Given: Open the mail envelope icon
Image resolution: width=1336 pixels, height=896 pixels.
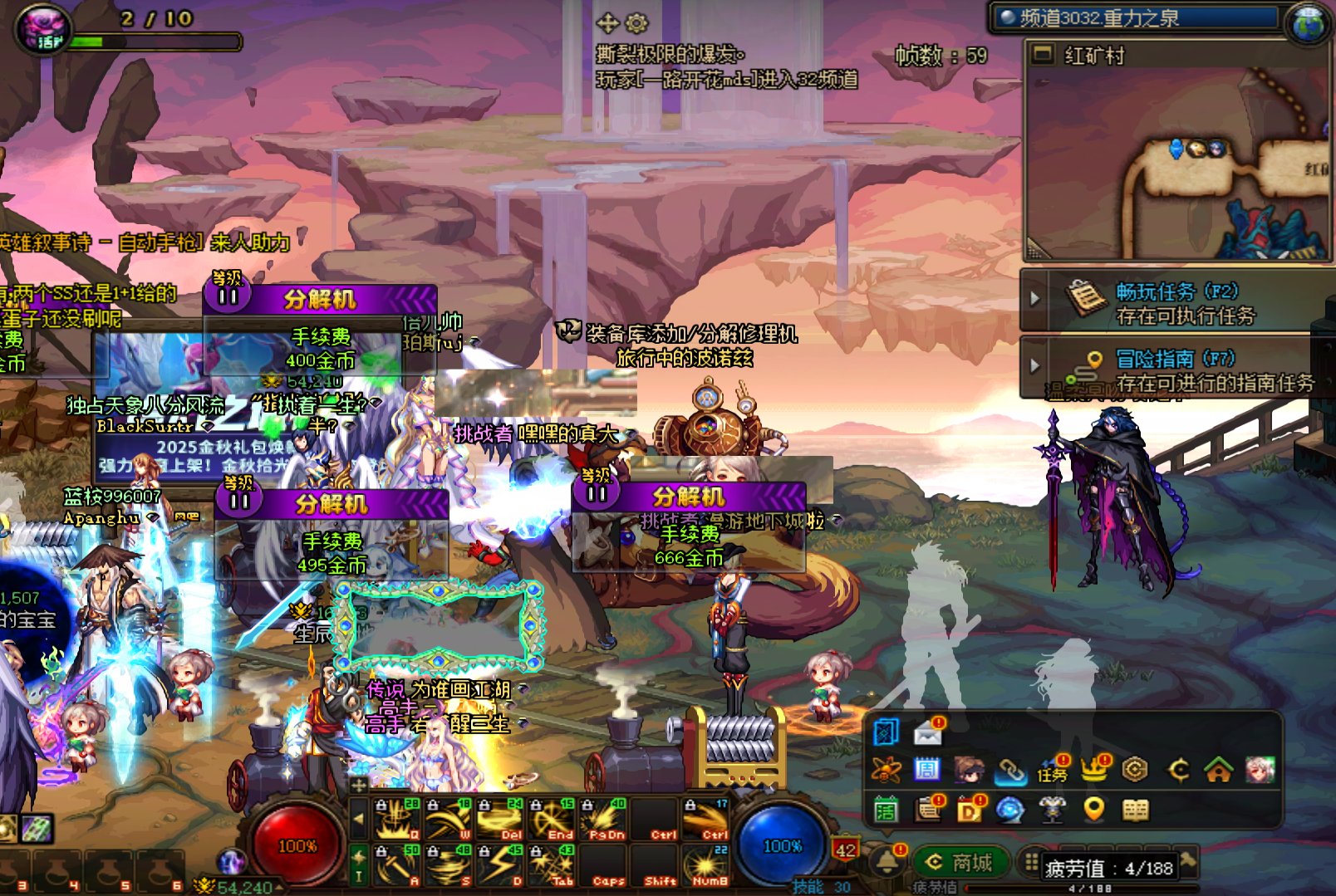Looking at the screenshot, I should click(928, 732).
